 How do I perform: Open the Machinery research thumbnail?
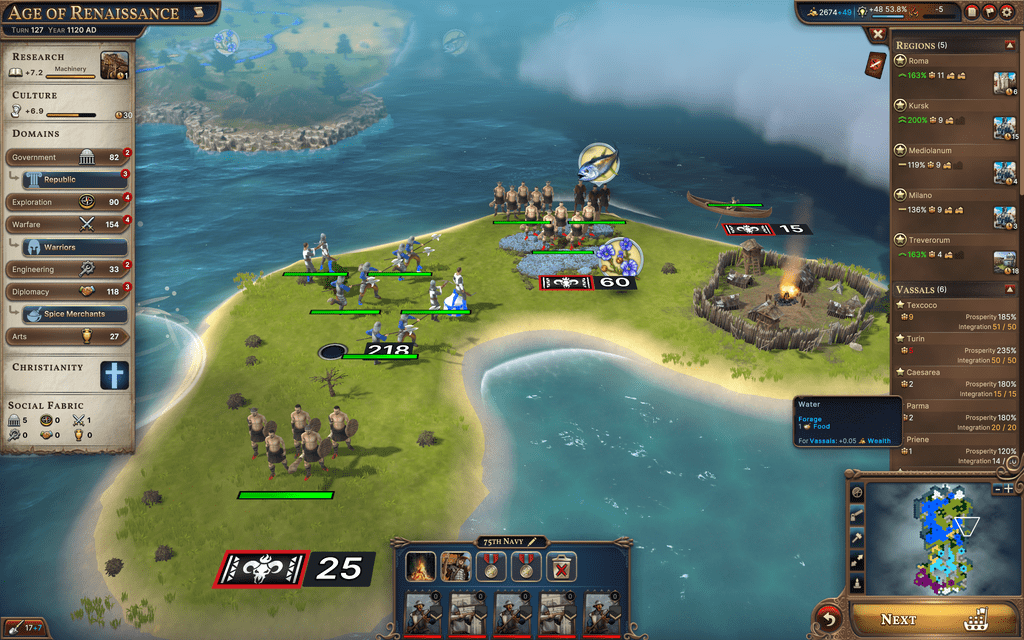[x=114, y=63]
